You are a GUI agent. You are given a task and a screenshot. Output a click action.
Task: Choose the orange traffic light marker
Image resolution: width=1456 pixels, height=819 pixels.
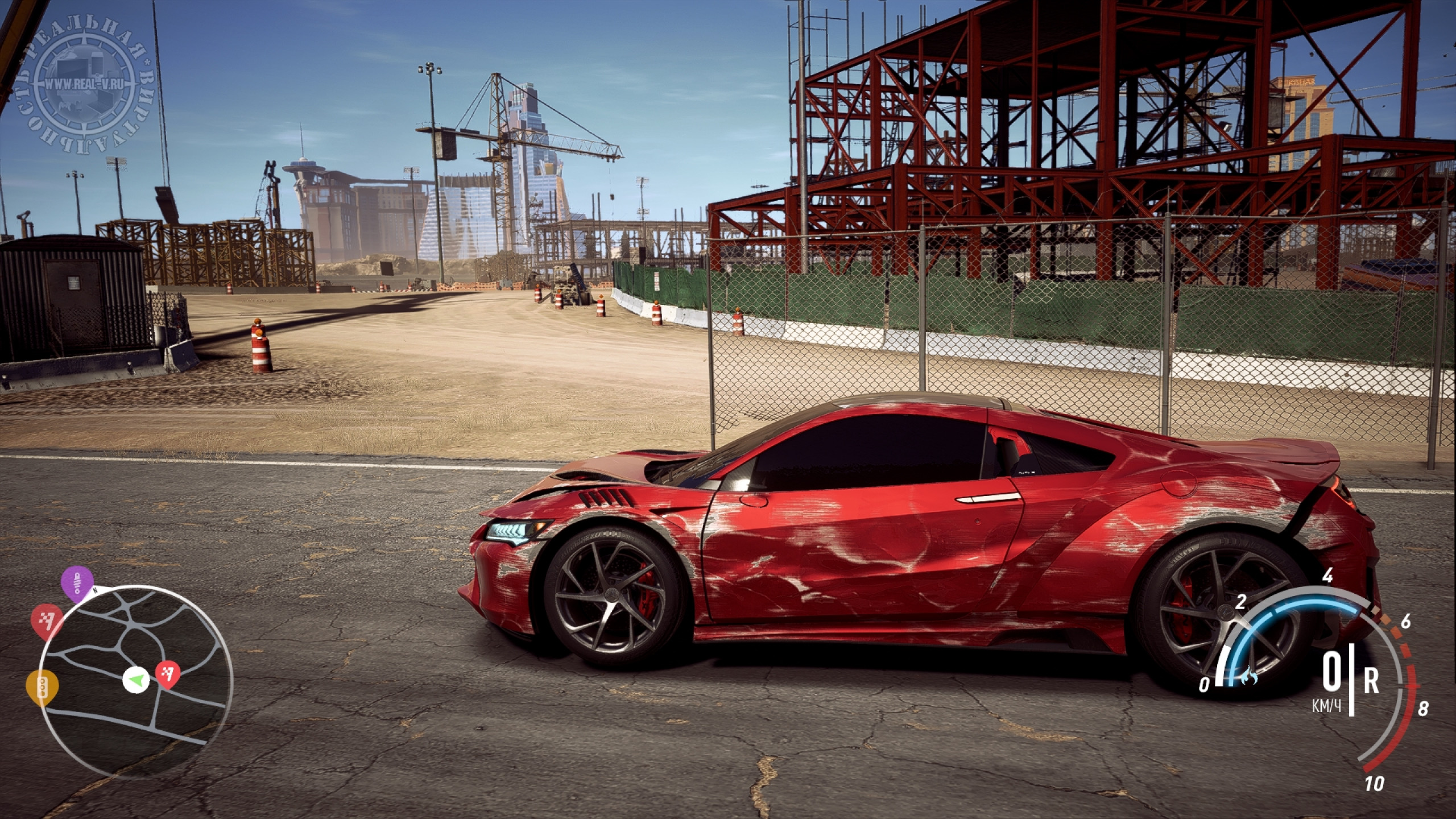[x=43, y=686]
